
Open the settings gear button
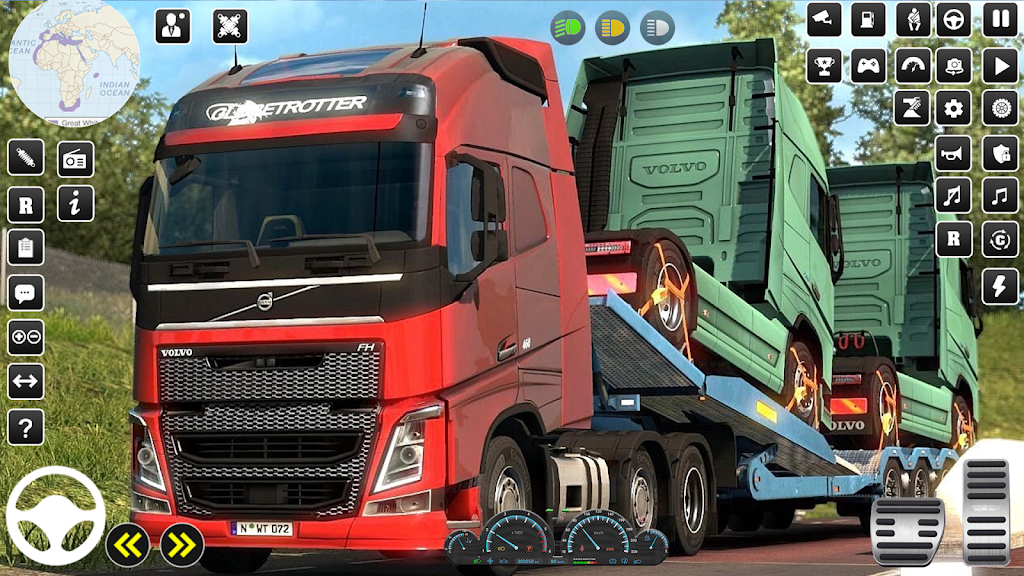pyautogui.click(x=953, y=109)
